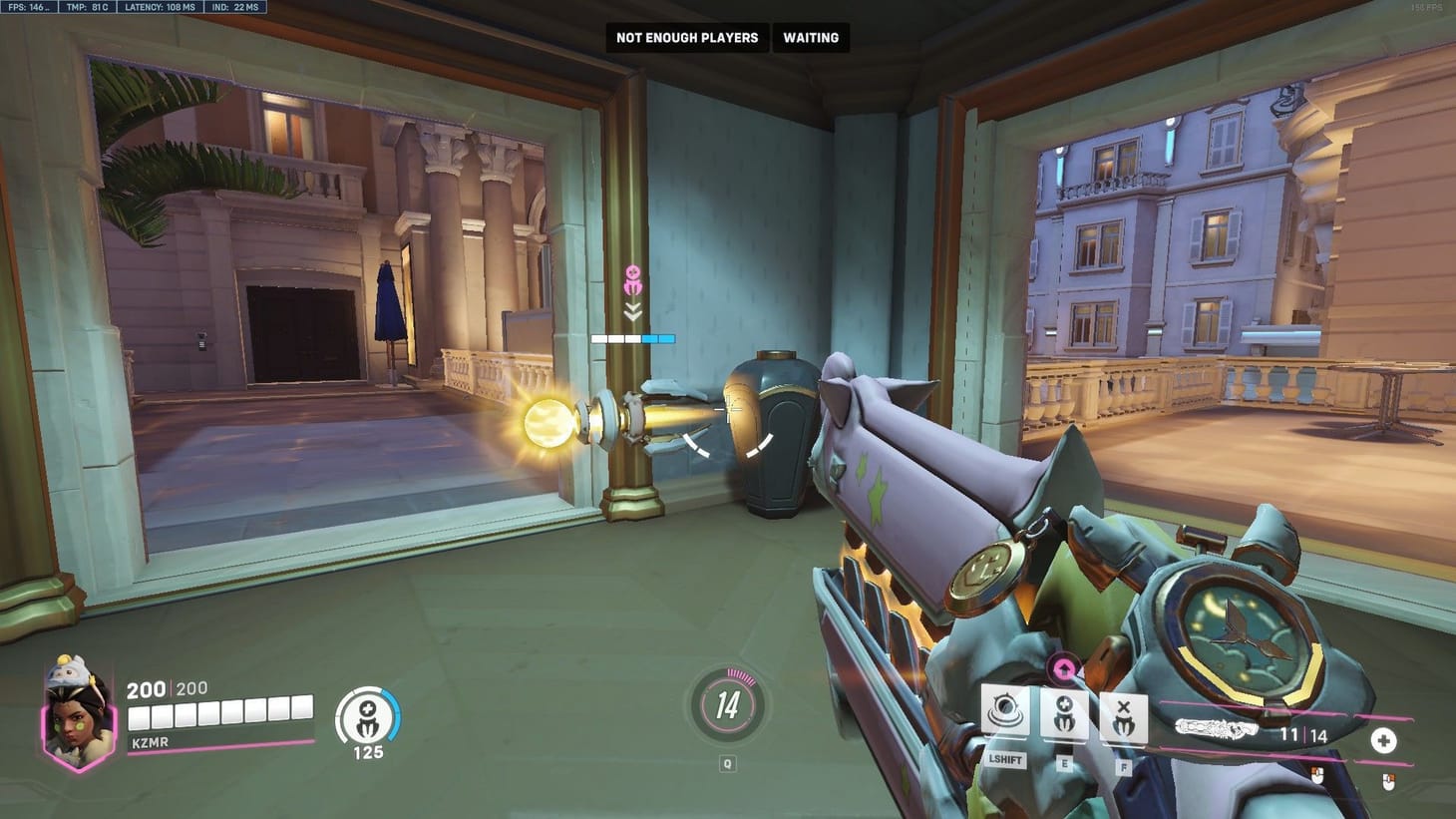Click the E ability icon with plus symbol
Viewport: 1456px width, 819px height.
tap(1065, 714)
